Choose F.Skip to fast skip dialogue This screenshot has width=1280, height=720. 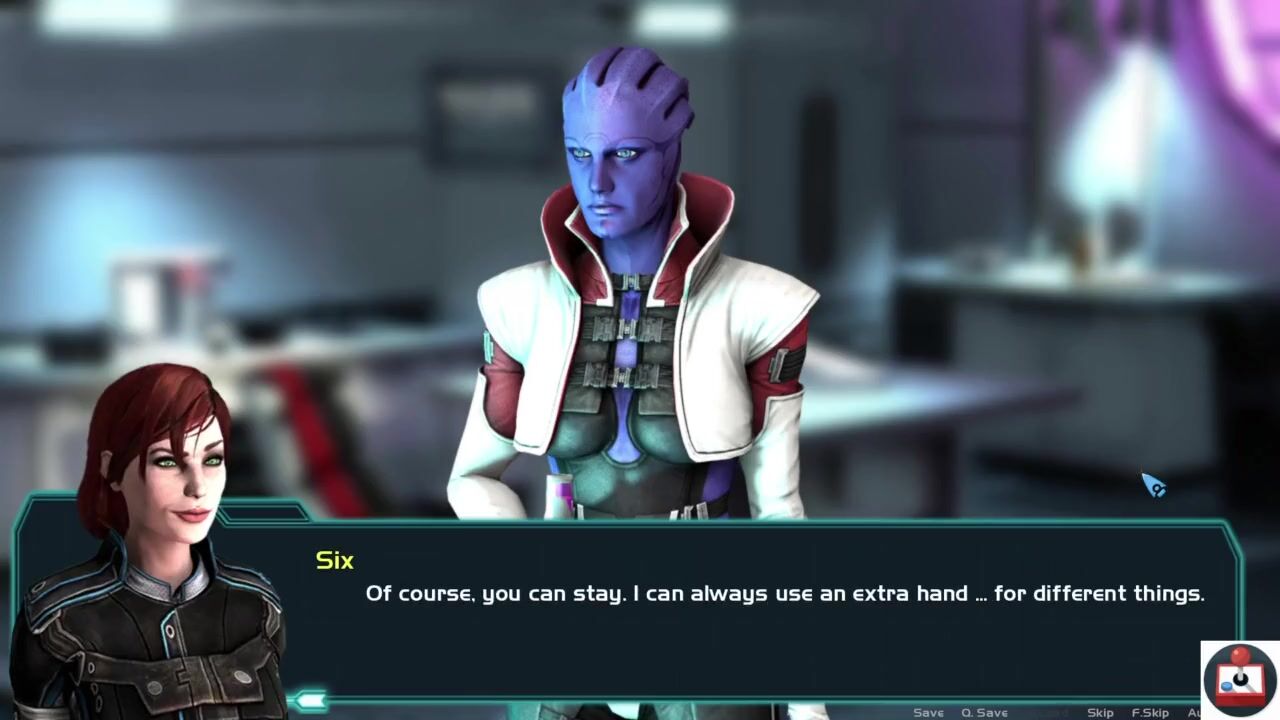(1150, 712)
